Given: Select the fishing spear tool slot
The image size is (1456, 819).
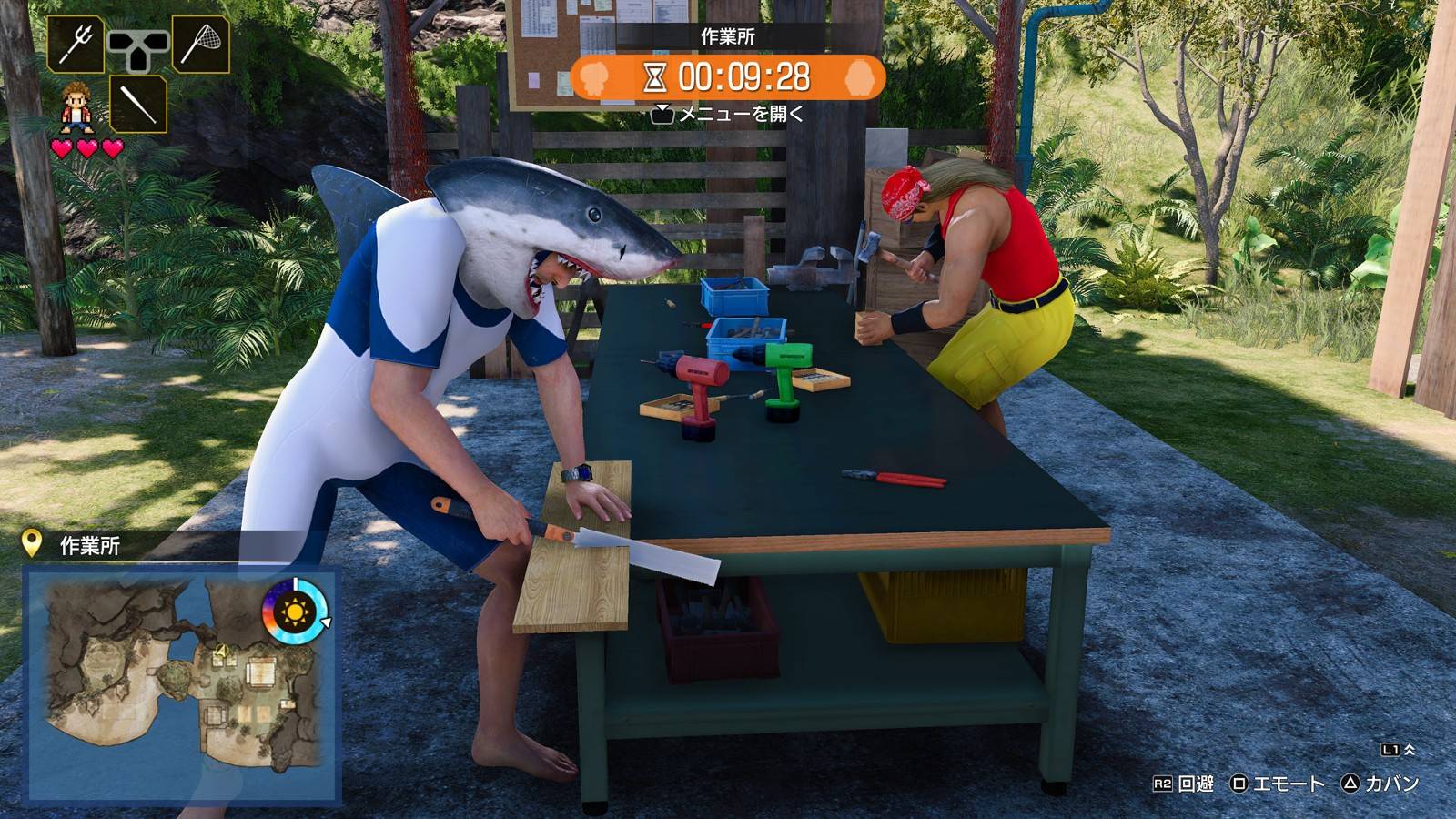Looking at the screenshot, I should tap(76, 44).
